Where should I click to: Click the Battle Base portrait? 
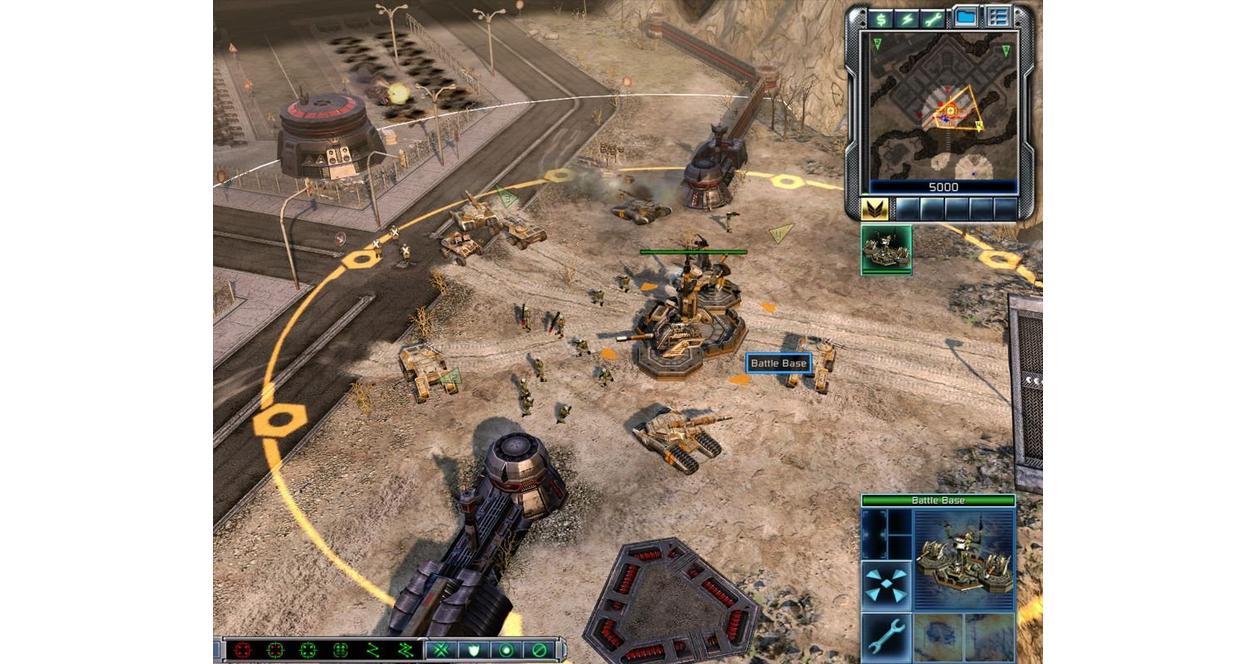(964, 559)
